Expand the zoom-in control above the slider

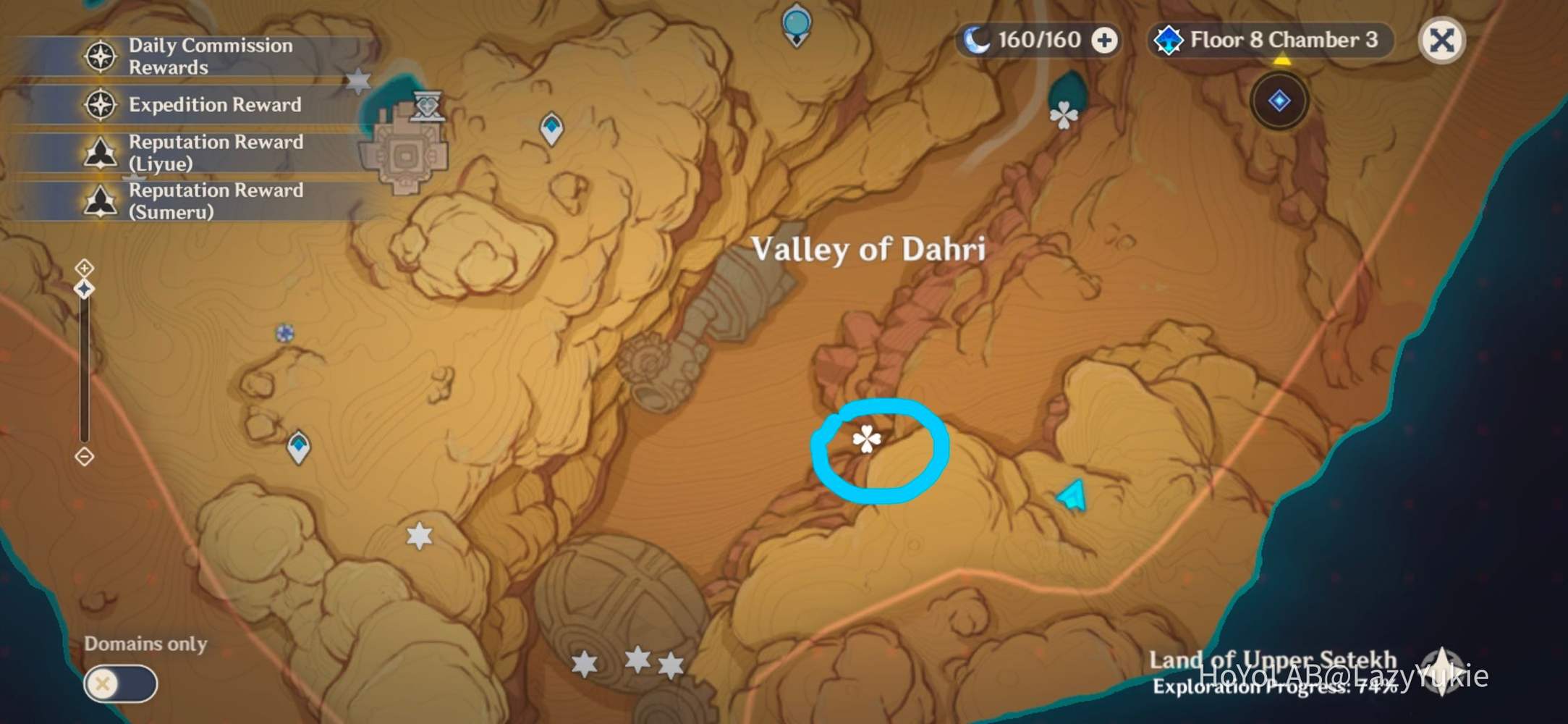[x=85, y=268]
